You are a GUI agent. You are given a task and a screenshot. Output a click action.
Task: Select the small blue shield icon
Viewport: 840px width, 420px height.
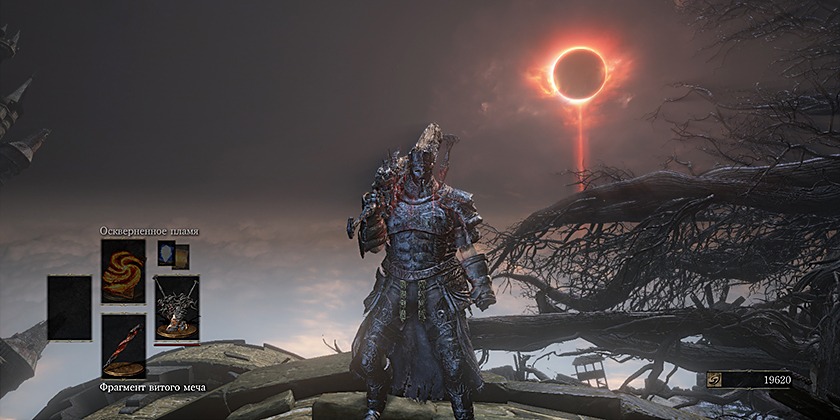point(166,254)
